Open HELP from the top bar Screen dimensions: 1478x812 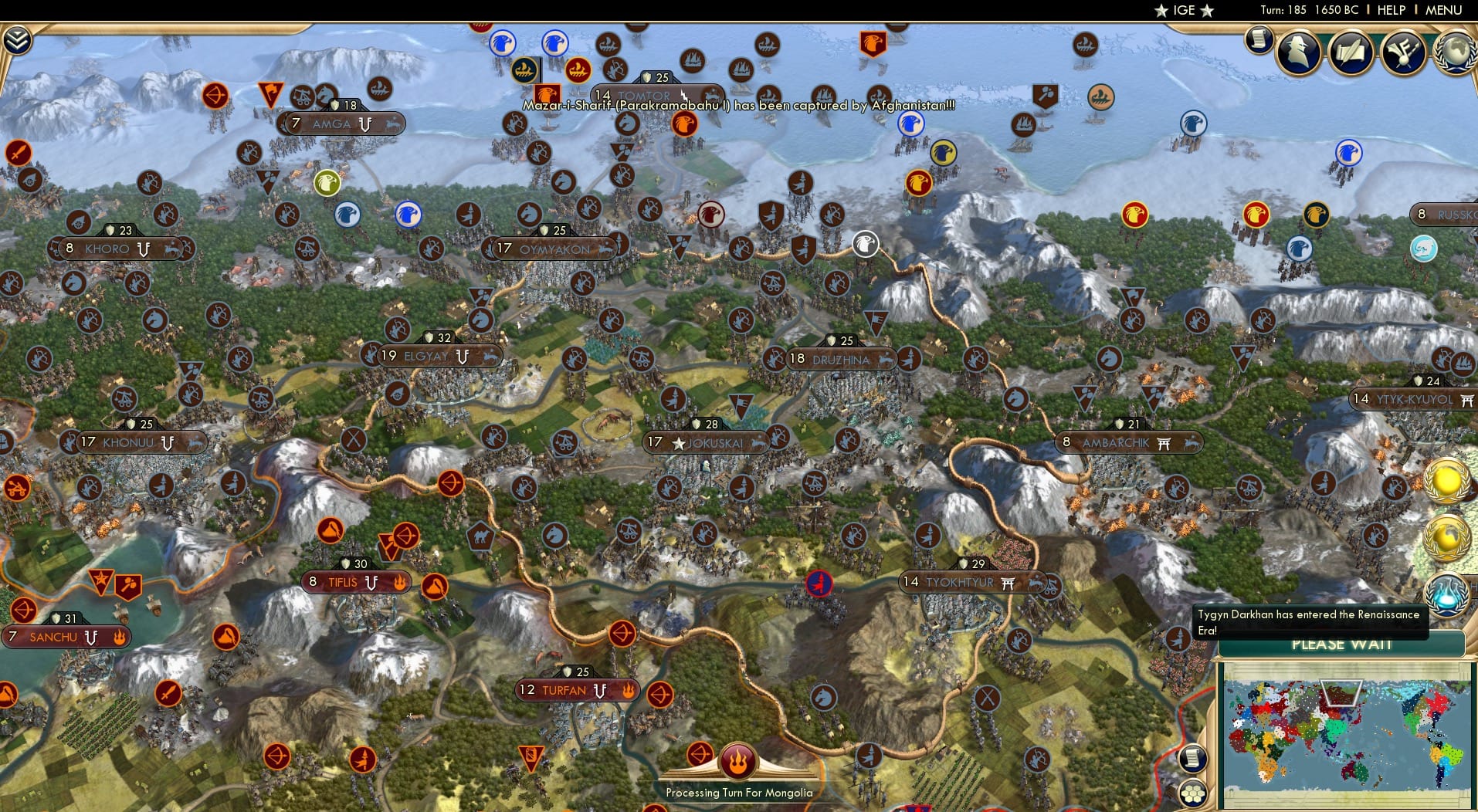click(1392, 10)
